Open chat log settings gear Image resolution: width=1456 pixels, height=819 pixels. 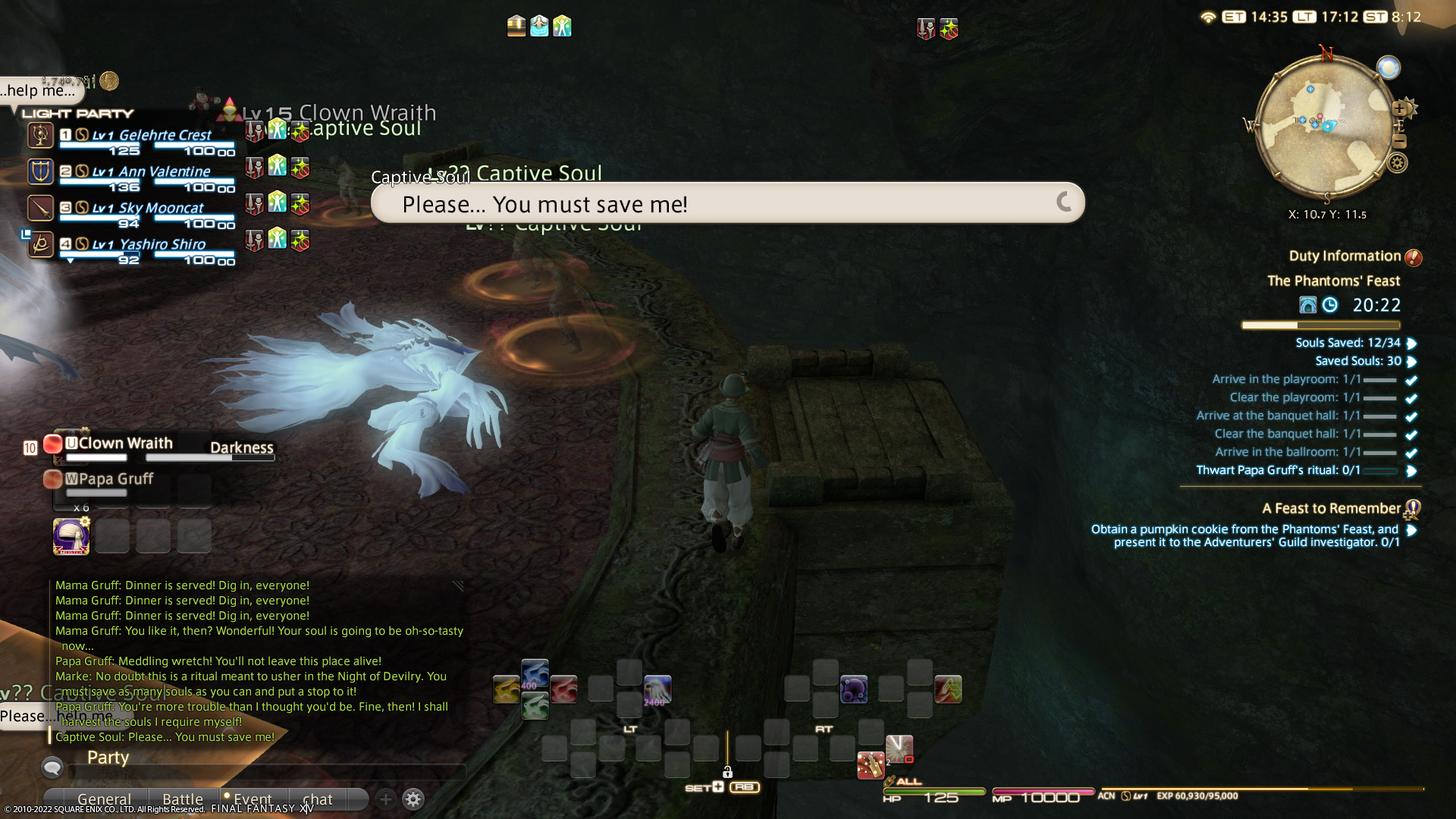pos(413,799)
